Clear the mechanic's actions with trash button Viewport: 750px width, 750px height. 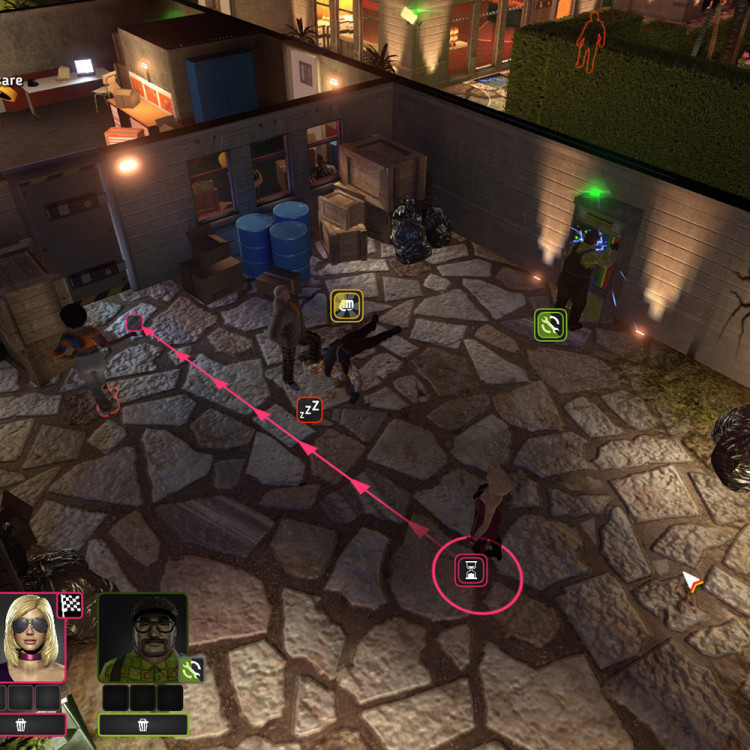[x=143, y=724]
